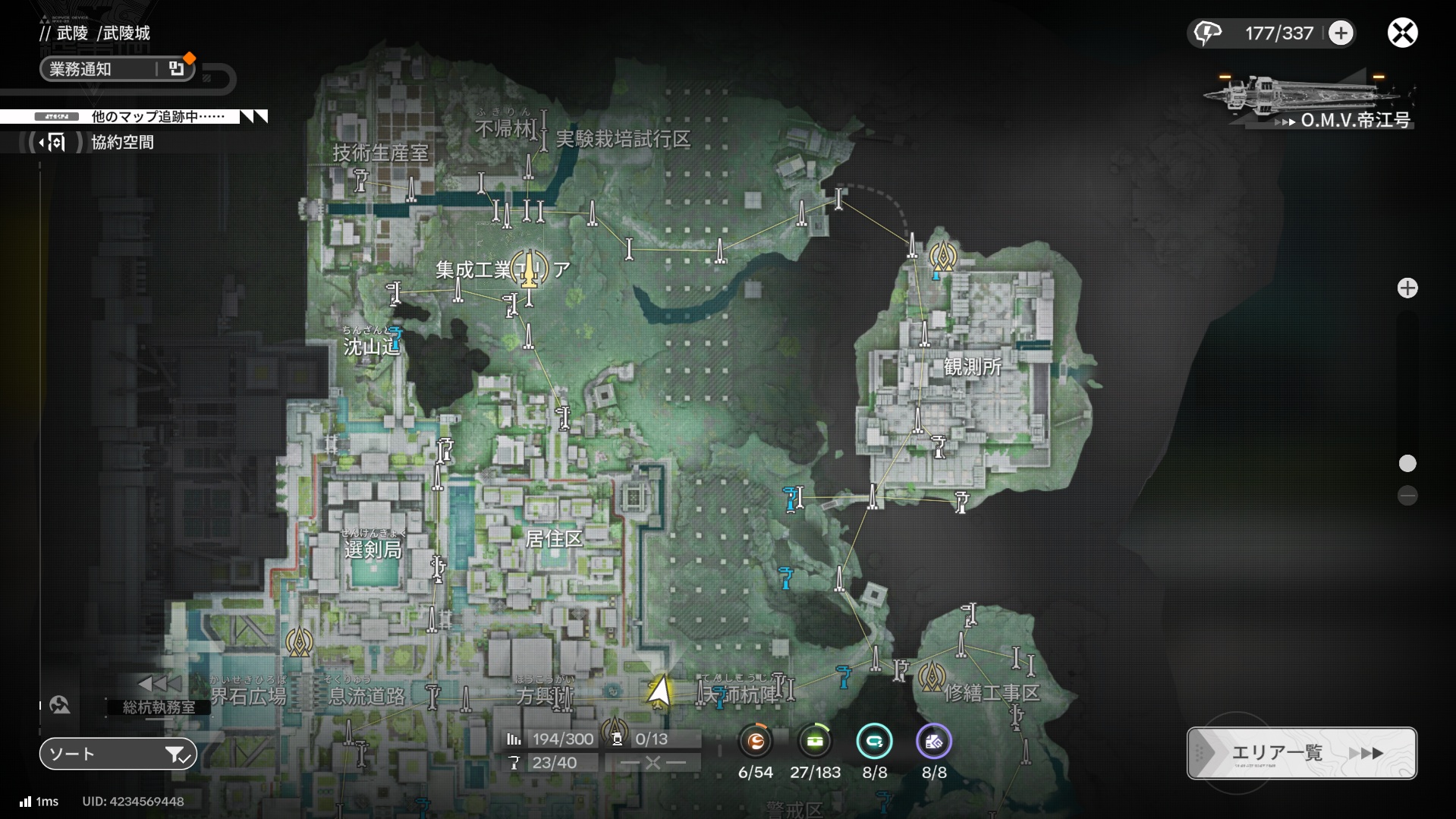Show the purple 8/8 collectible tracker
1456x819 pixels.
pos(933,742)
